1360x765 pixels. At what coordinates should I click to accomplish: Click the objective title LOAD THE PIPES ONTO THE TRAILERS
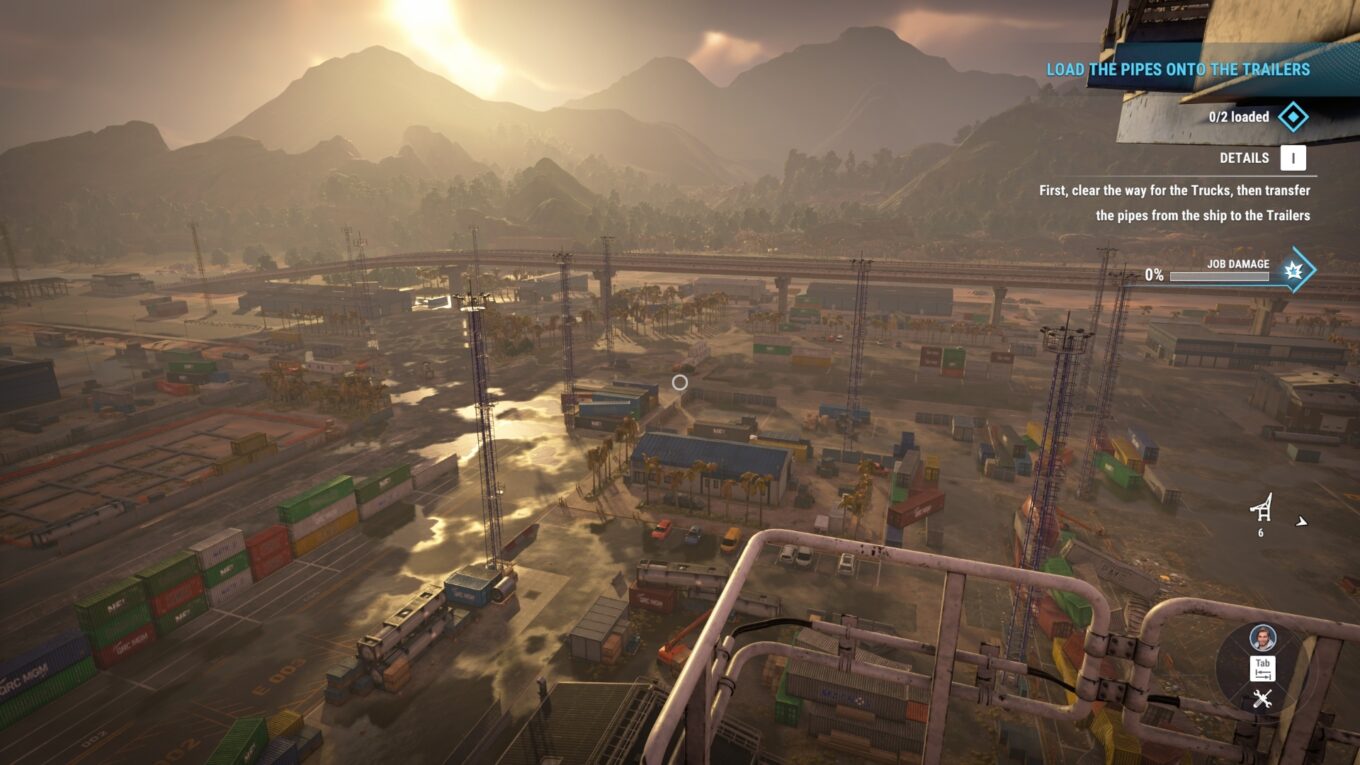coord(1178,69)
